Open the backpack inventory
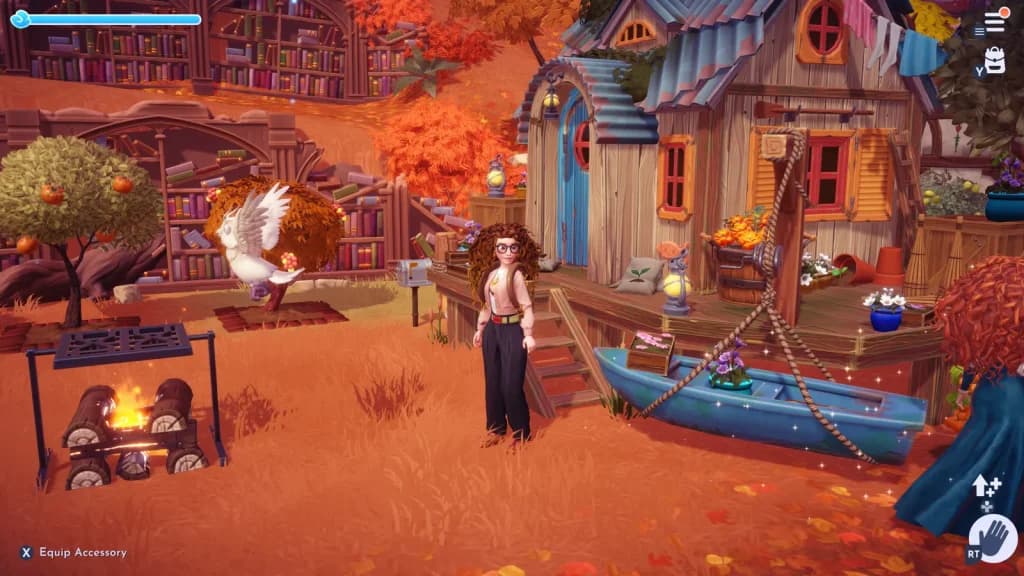 point(994,60)
